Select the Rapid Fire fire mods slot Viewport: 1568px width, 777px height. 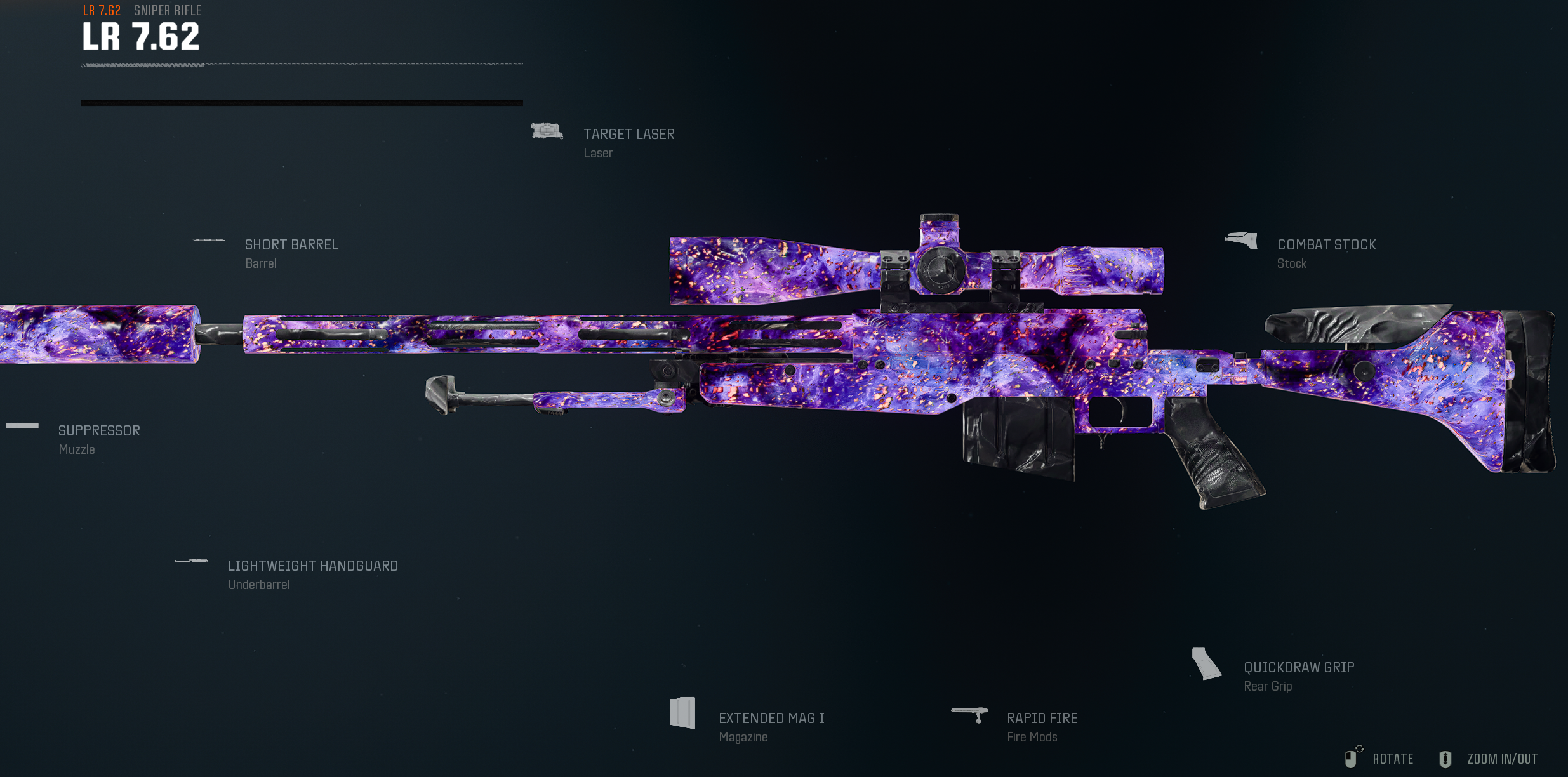[1041, 719]
